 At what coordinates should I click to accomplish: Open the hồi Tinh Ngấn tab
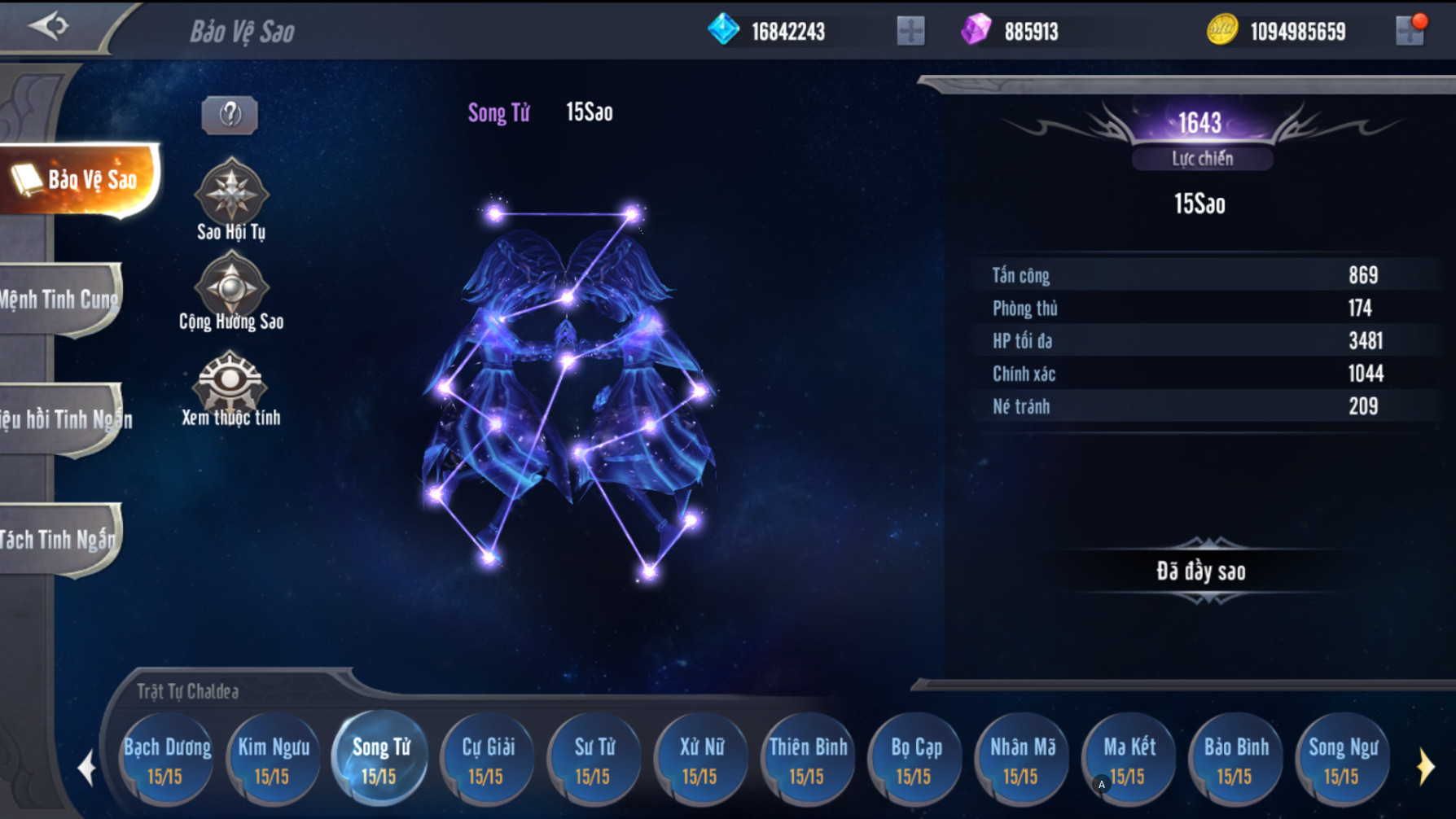[64, 419]
